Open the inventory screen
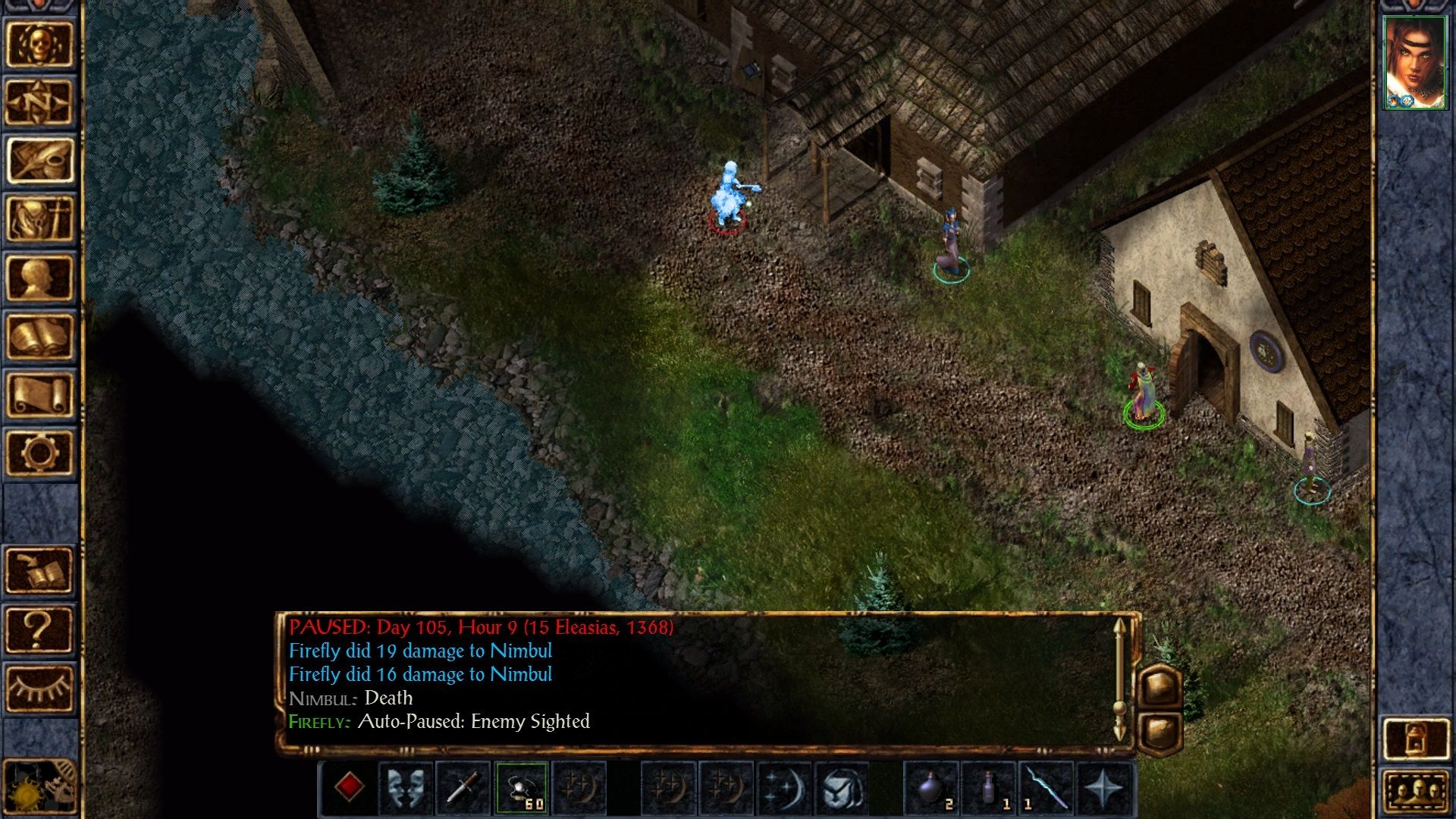Screen dimensions: 1456x819 click(39, 219)
